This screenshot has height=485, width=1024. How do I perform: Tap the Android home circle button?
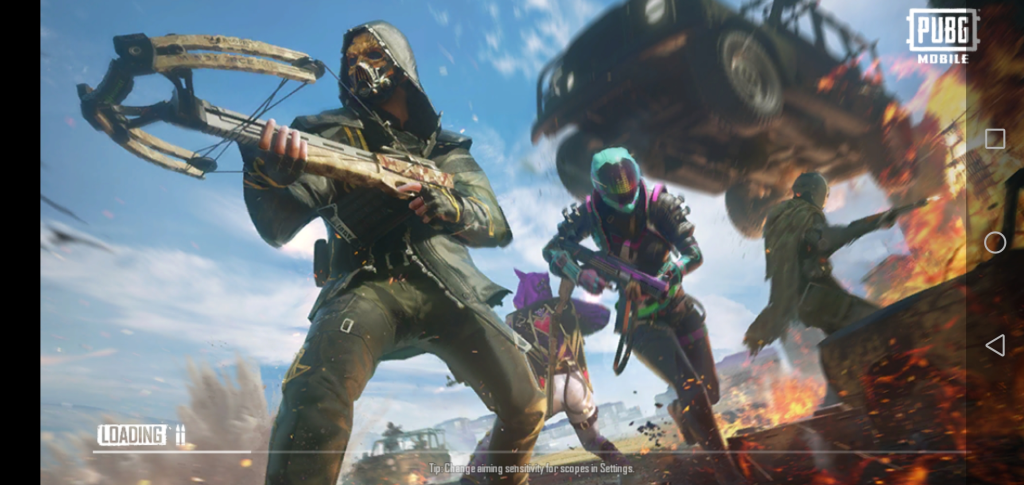tap(995, 242)
